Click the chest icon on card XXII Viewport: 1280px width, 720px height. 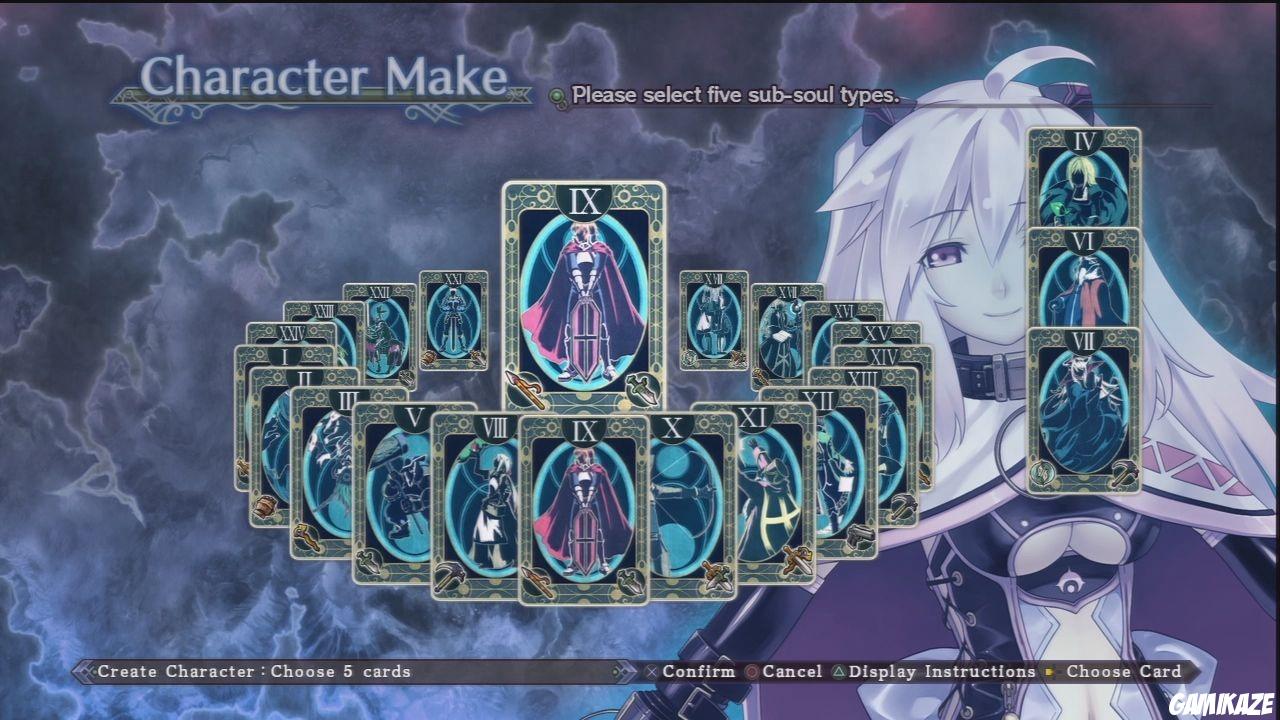click(x=407, y=377)
